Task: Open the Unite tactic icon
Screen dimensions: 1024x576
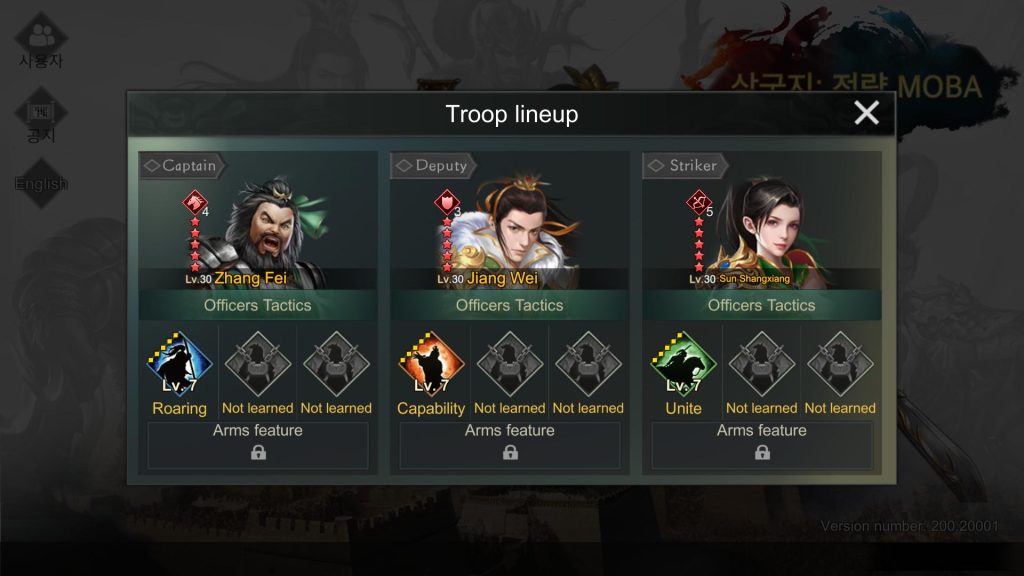Action: click(x=683, y=366)
